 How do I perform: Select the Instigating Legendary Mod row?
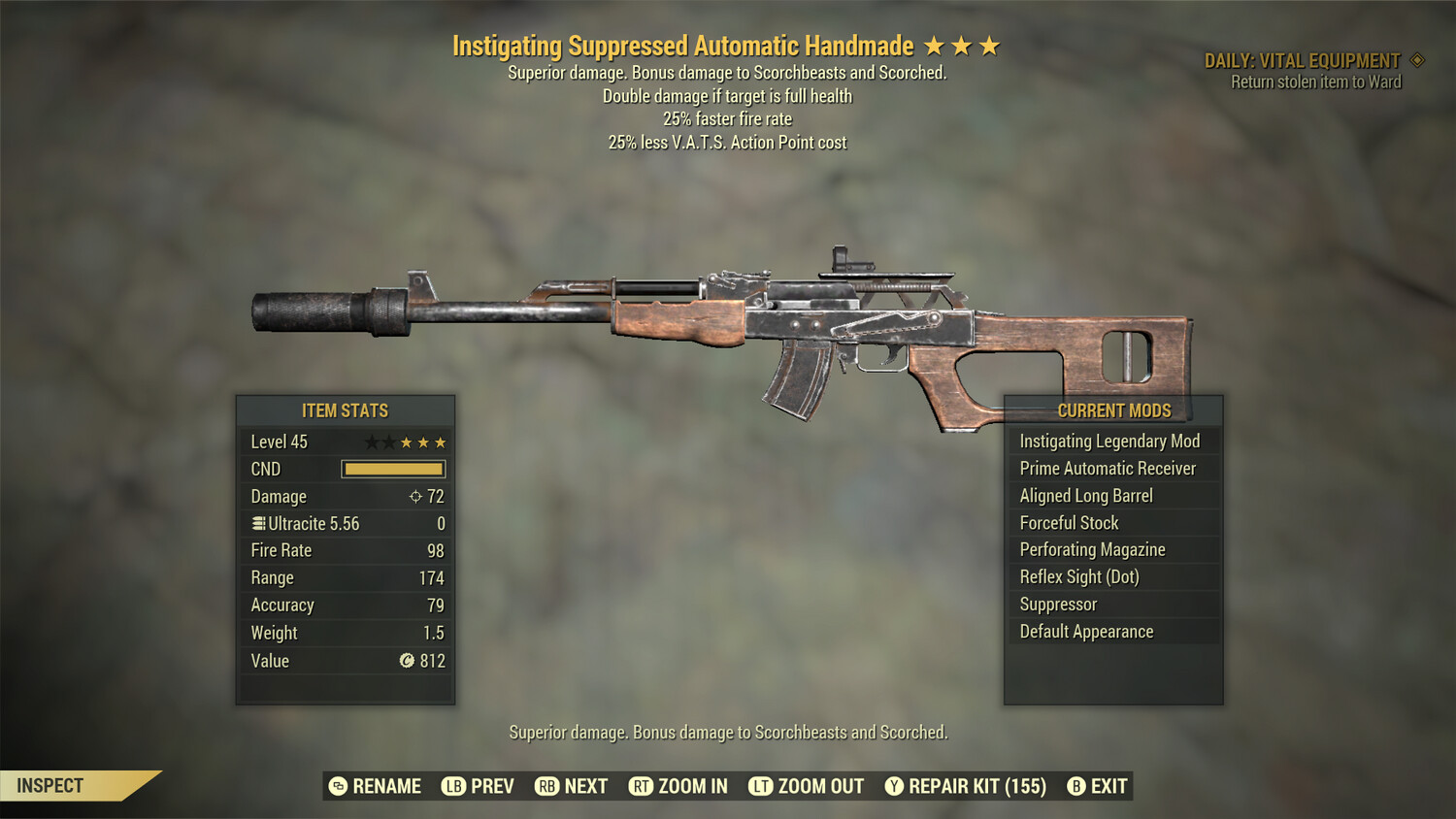[x=1109, y=442]
